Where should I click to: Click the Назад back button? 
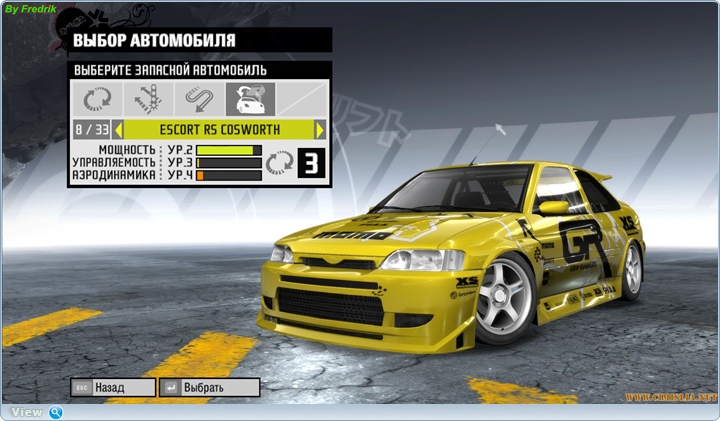click(113, 387)
